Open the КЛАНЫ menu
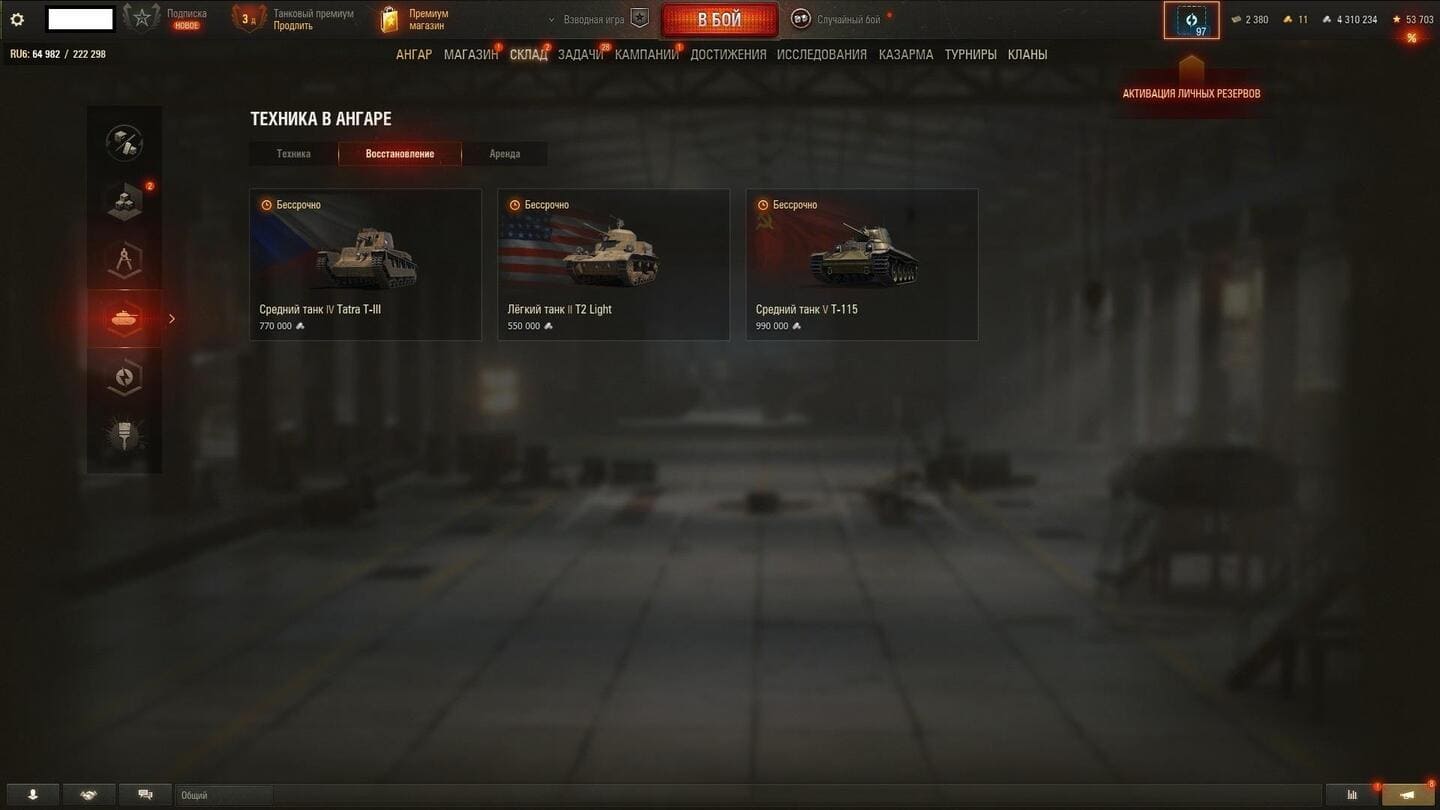Viewport: 1440px width, 810px height. (1027, 55)
